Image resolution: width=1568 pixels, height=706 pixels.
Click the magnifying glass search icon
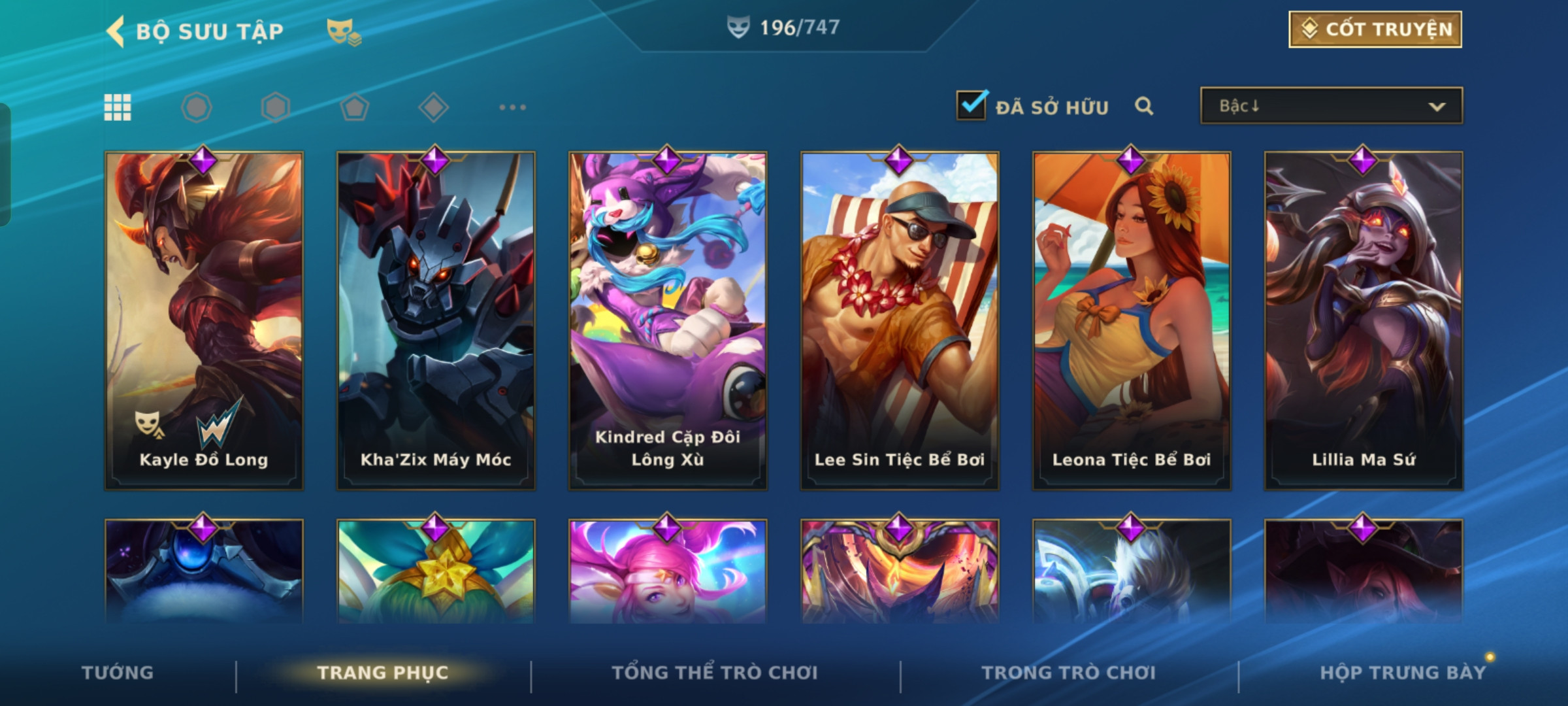click(1143, 106)
